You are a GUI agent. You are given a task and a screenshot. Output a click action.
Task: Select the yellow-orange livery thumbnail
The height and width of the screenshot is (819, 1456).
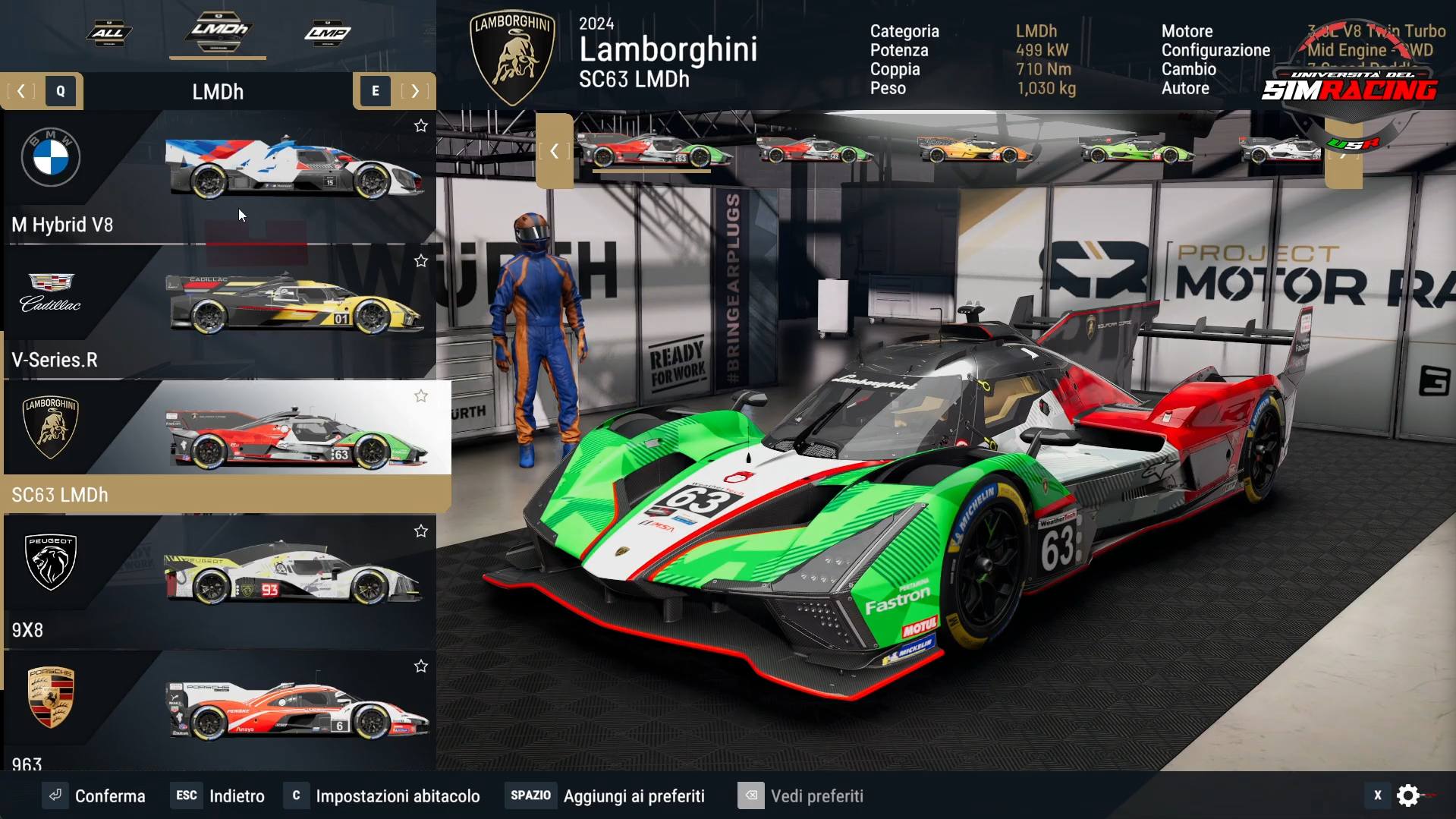tap(975, 150)
